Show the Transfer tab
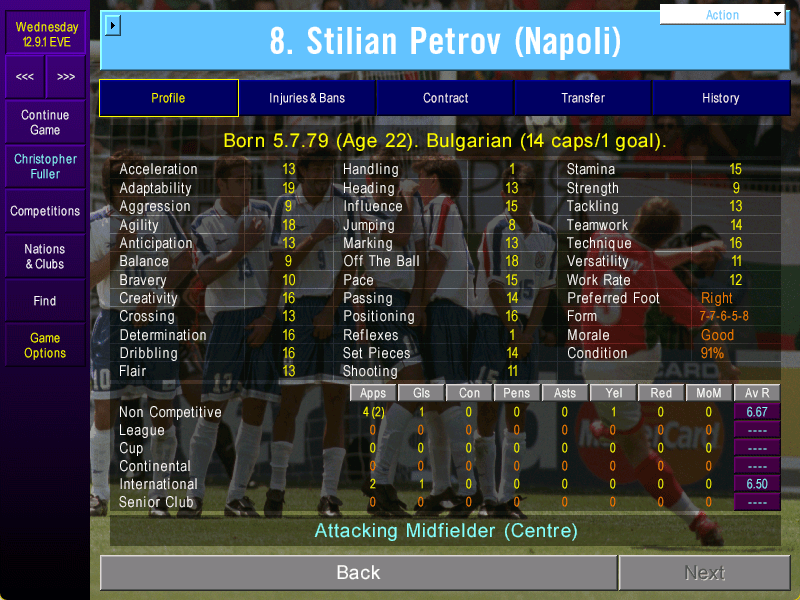800x600 pixels. tap(583, 98)
